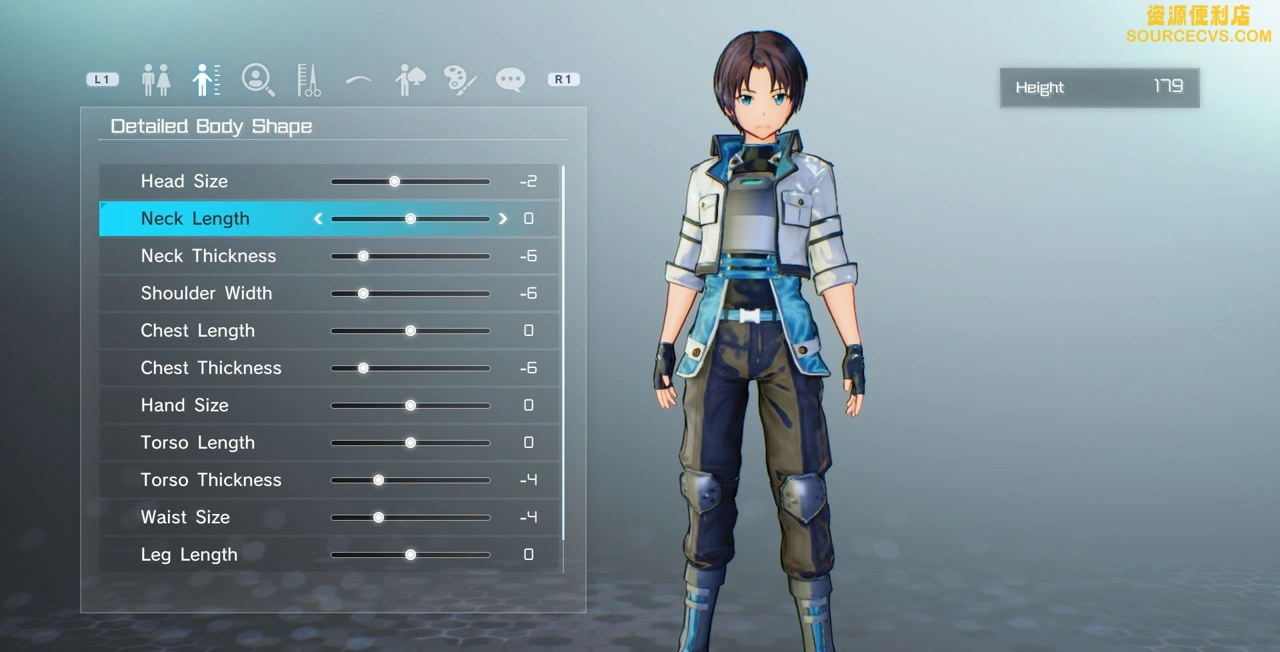Open the gender selection tab
1280x652 pixels.
tap(155, 80)
